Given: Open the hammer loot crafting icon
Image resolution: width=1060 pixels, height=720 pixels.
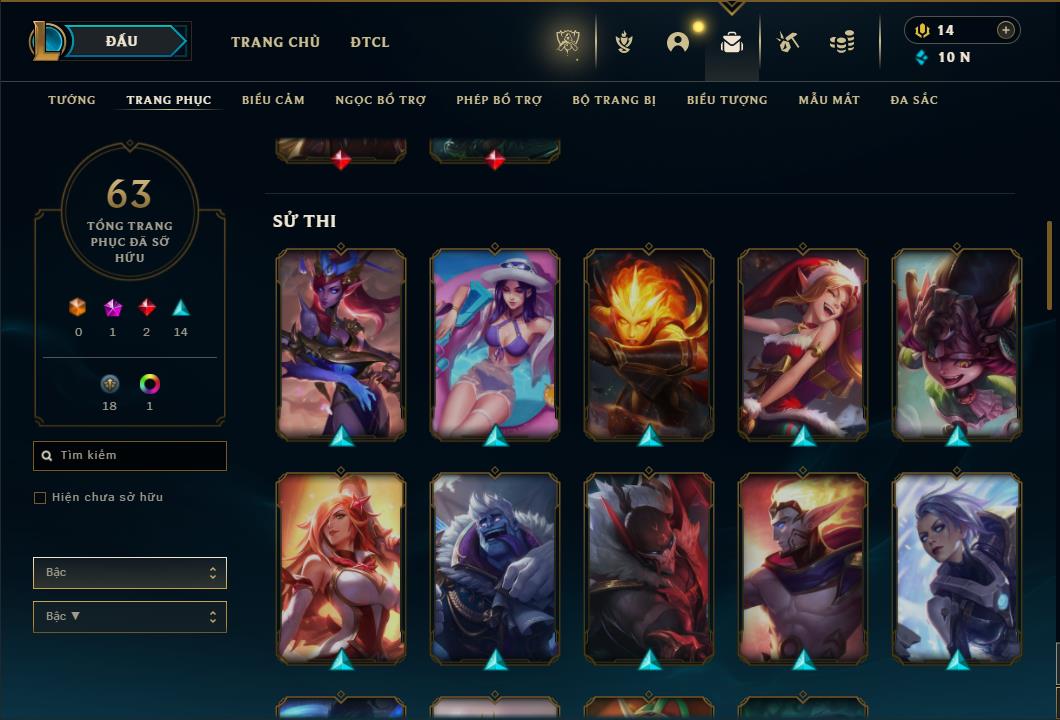Looking at the screenshot, I should point(788,42).
